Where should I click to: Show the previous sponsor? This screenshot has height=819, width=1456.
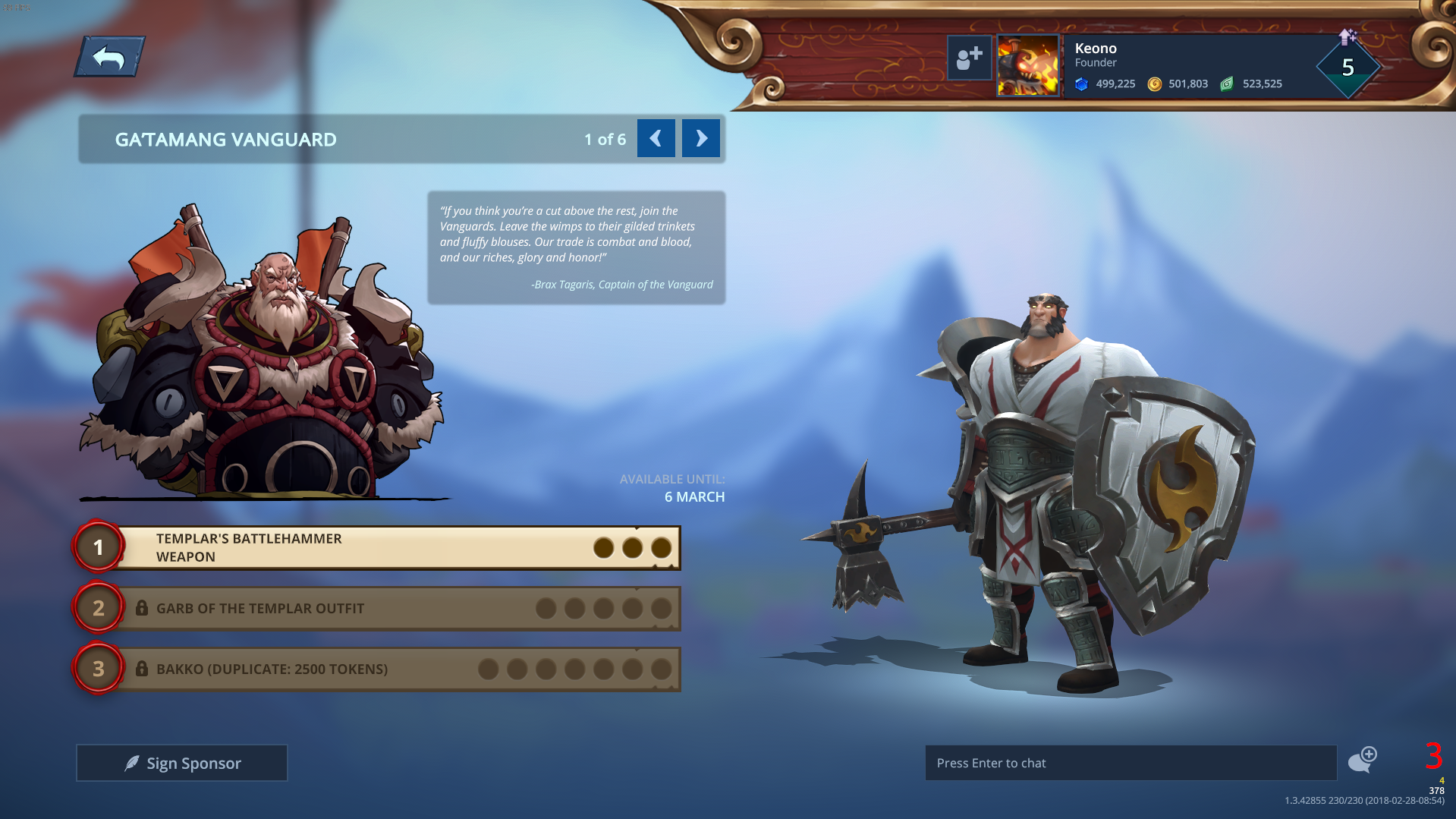pyautogui.click(x=656, y=138)
